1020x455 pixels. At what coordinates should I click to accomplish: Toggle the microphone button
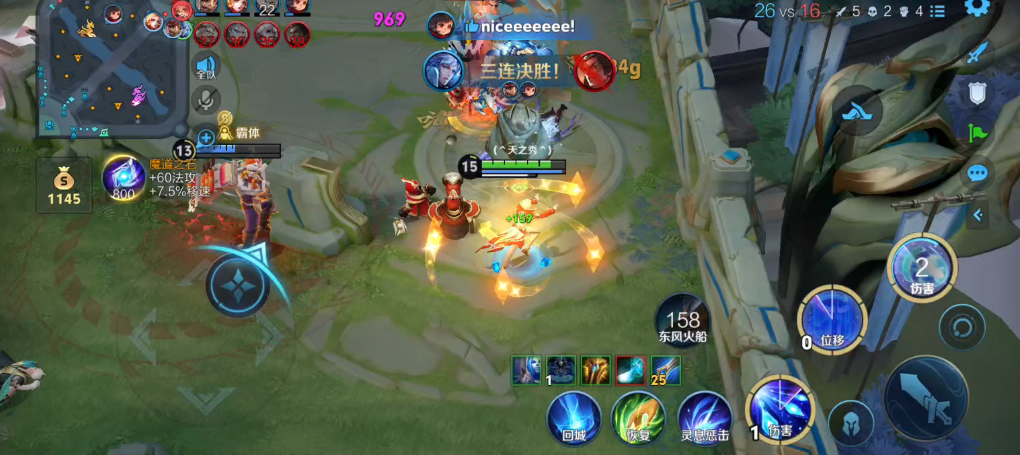coord(207,99)
